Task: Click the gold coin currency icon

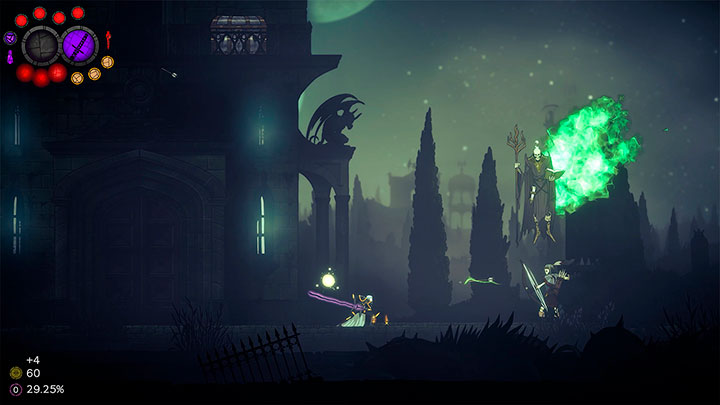Action: point(15,373)
